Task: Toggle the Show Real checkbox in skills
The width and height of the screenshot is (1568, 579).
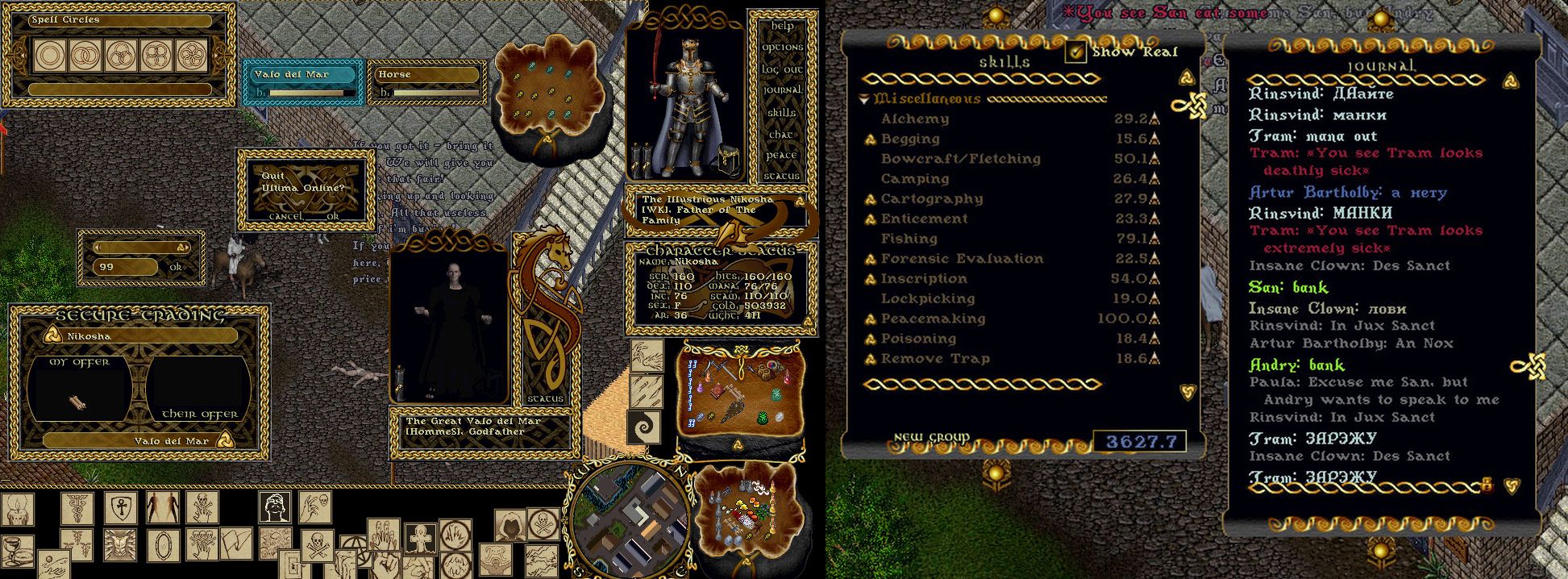Action: (x=1075, y=52)
